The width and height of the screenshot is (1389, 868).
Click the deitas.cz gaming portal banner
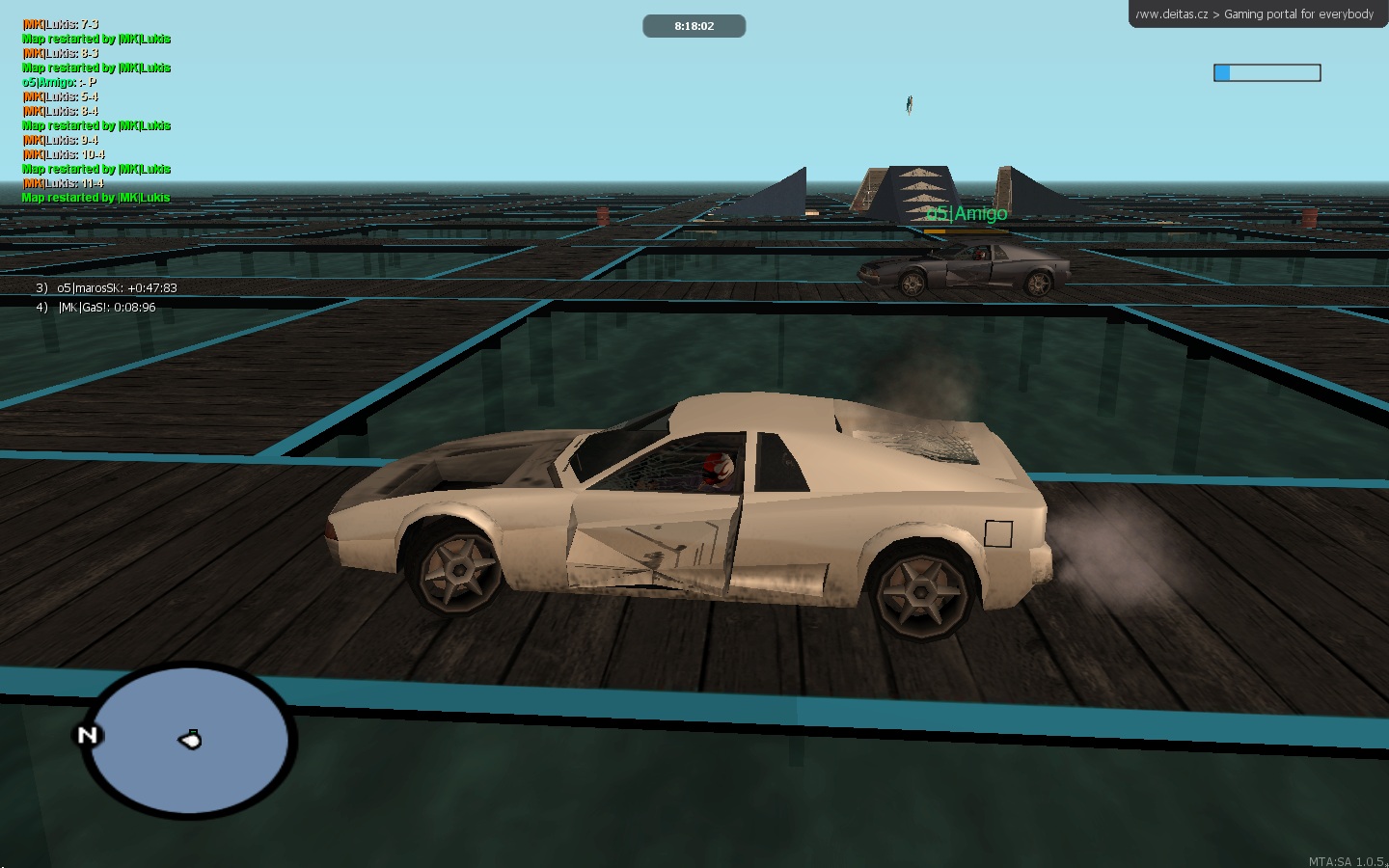(x=1257, y=14)
